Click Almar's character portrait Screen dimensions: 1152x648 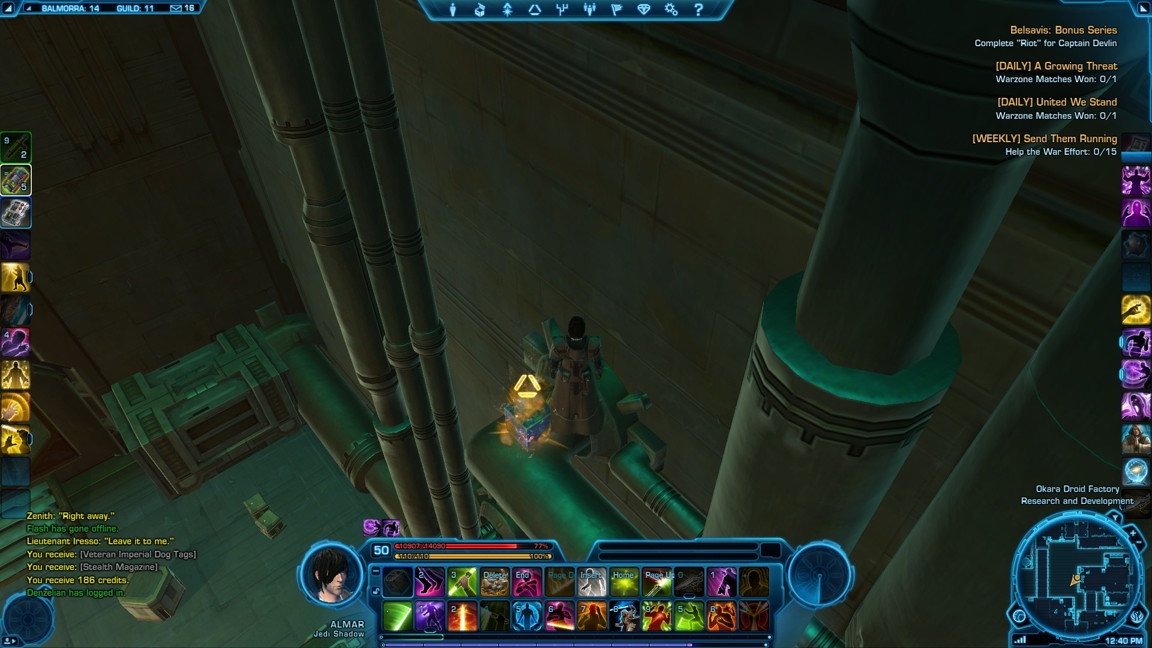332,575
